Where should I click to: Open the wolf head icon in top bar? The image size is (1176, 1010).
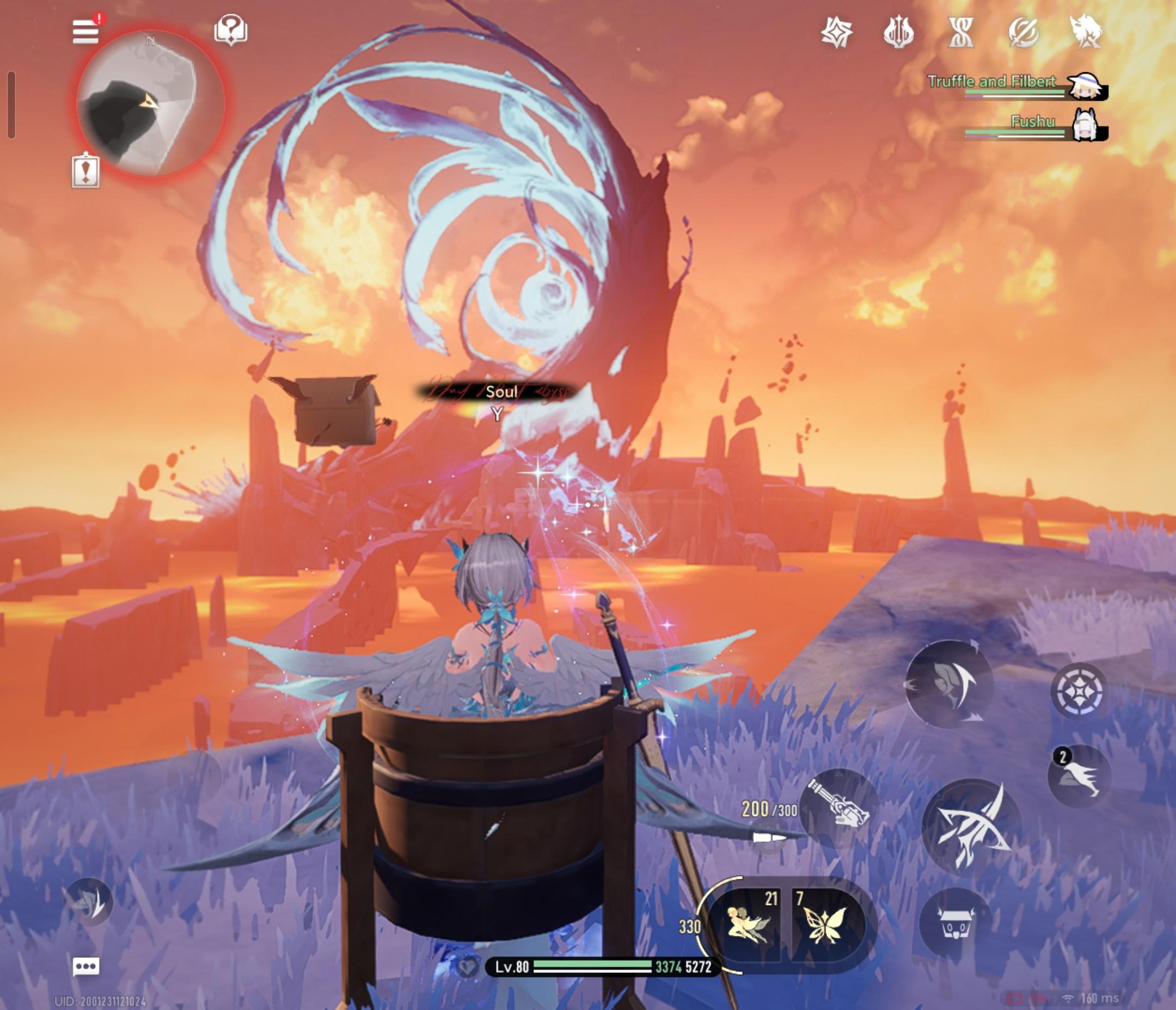[x=1085, y=32]
